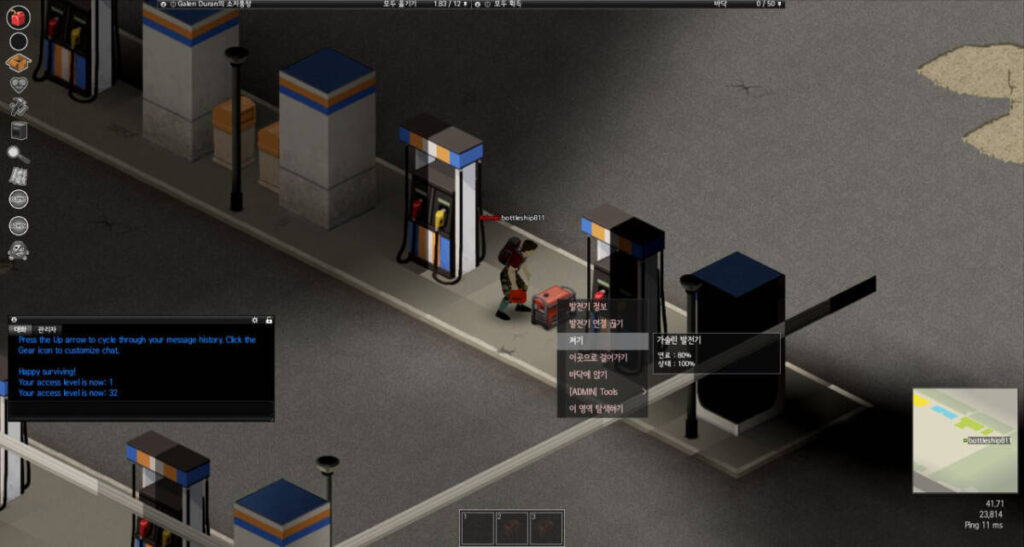Turn on the generator with 켜기
The image size is (1024, 547).
click(576, 340)
